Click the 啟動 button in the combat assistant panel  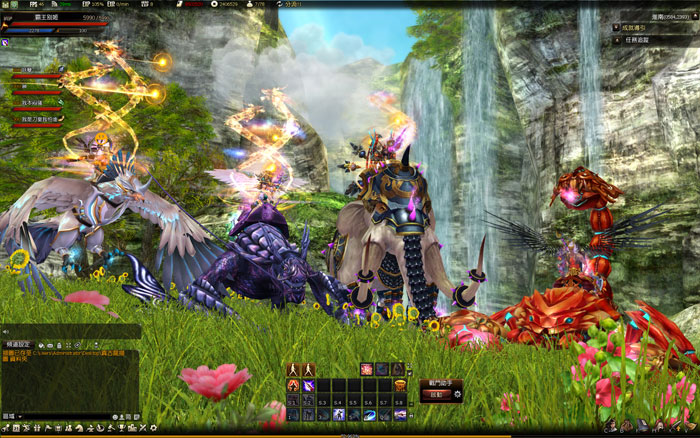(x=435, y=395)
